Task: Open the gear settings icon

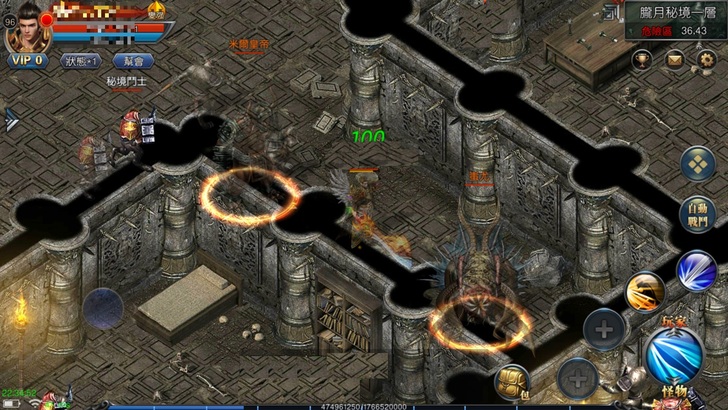Action: [x=707, y=61]
